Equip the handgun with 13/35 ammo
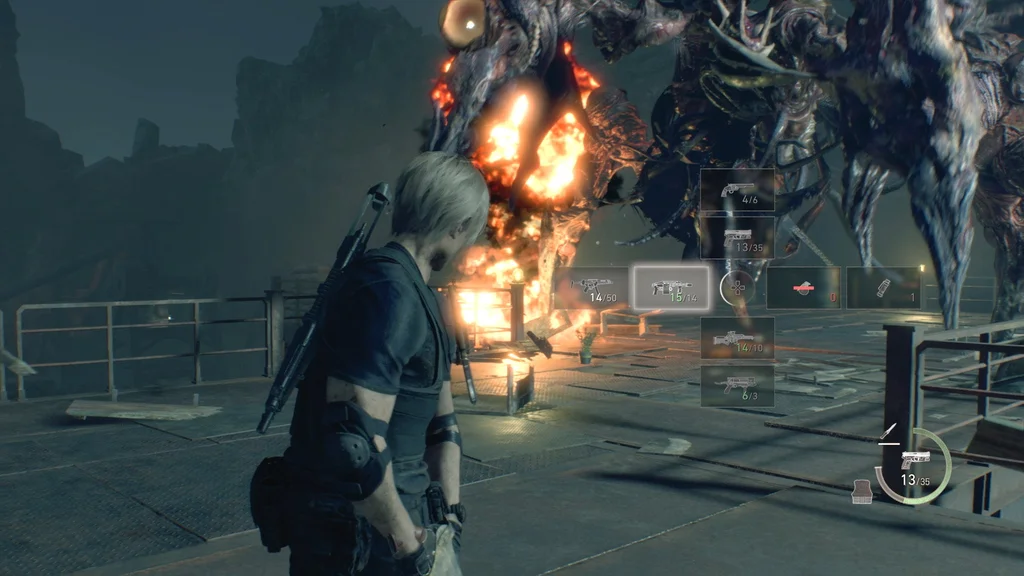1024x576 pixels. [737, 238]
